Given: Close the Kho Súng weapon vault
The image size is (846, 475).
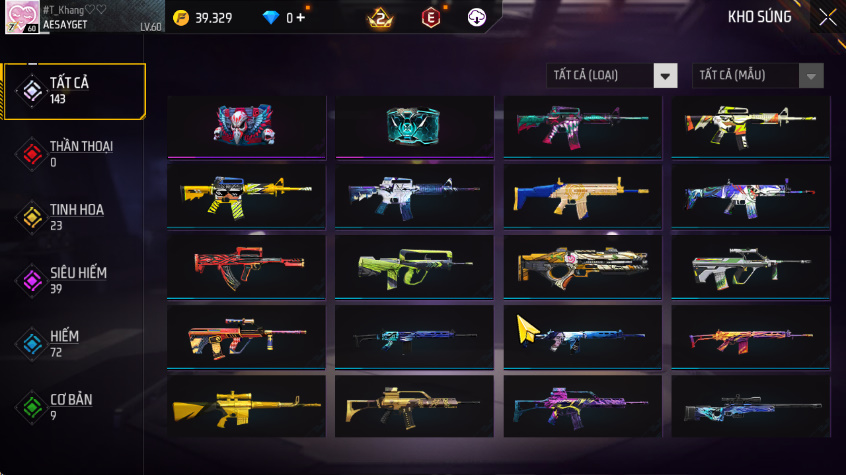Looking at the screenshot, I should click(x=827, y=17).
